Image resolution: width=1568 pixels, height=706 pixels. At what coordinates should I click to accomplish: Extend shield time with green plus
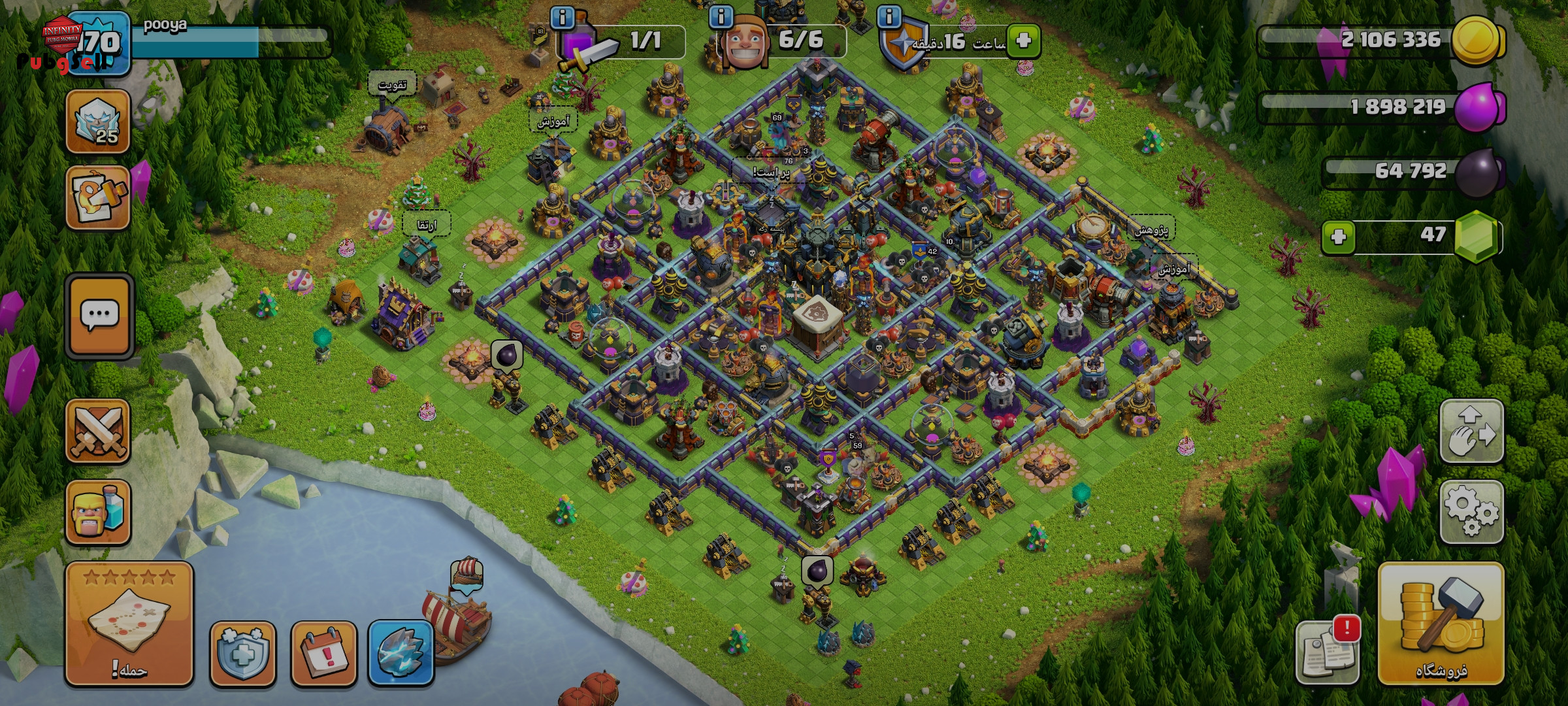(1023, 41)
